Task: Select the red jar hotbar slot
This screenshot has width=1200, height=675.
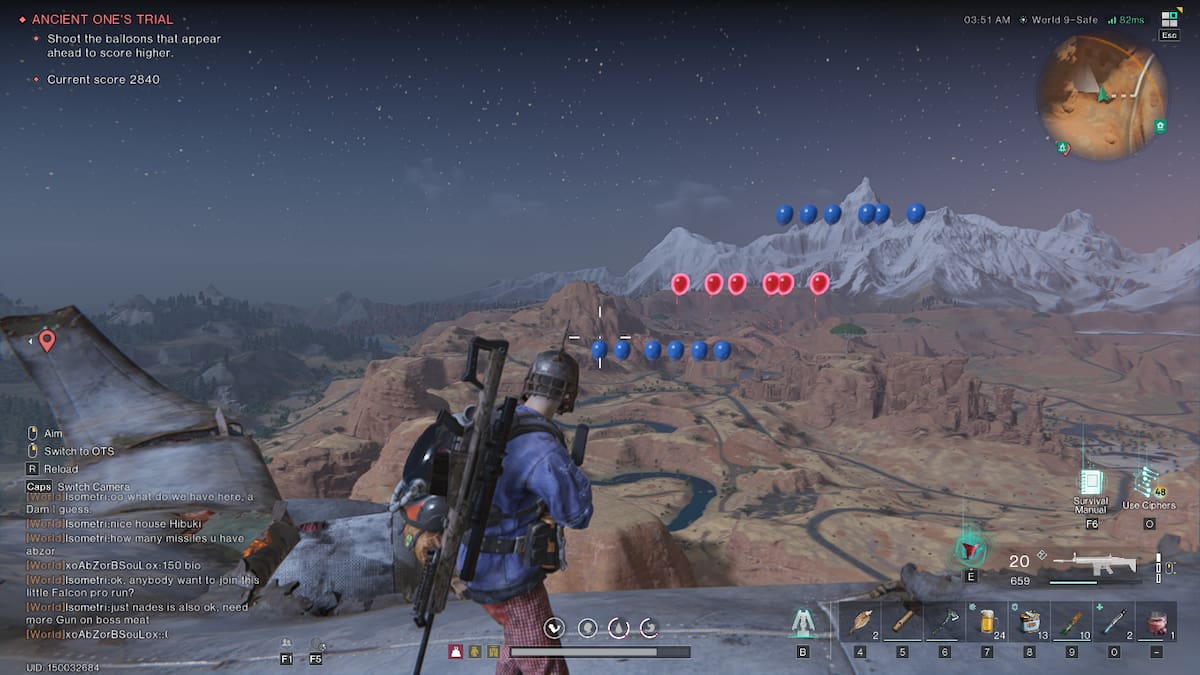Action: pos(1156,622)
